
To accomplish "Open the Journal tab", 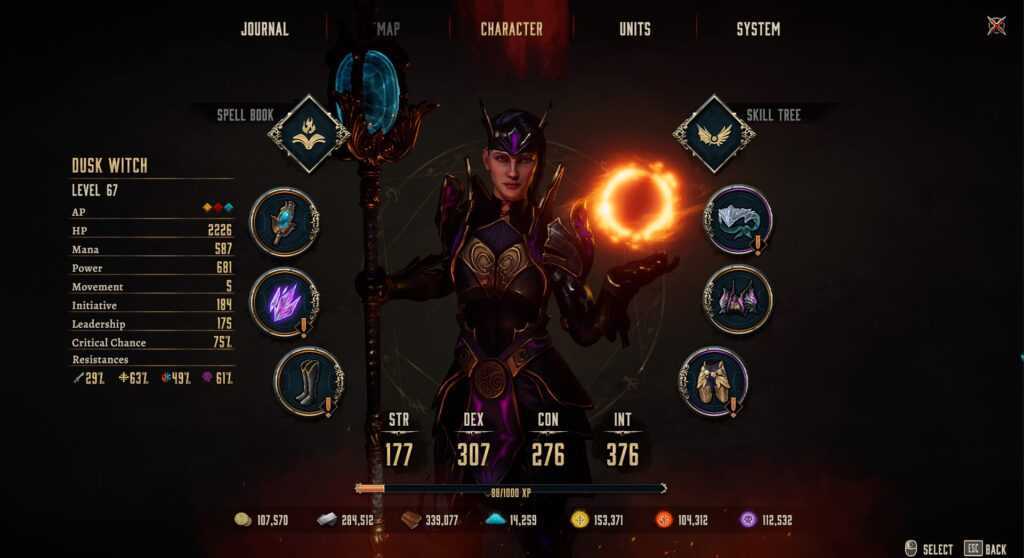I will [264, 29].
